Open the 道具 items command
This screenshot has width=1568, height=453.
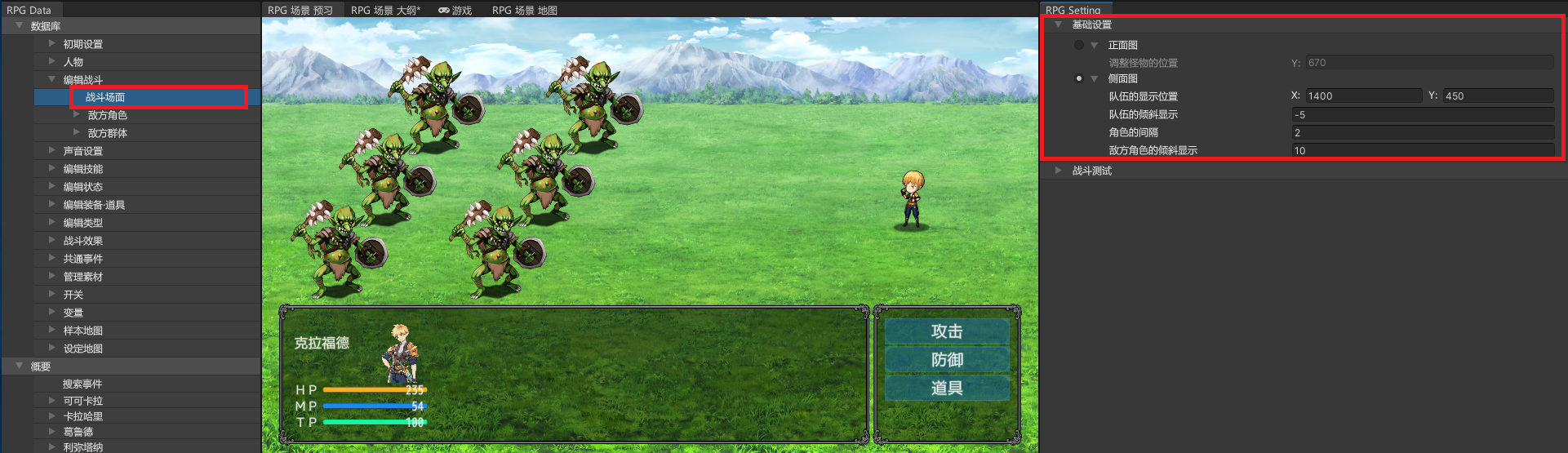947,388
